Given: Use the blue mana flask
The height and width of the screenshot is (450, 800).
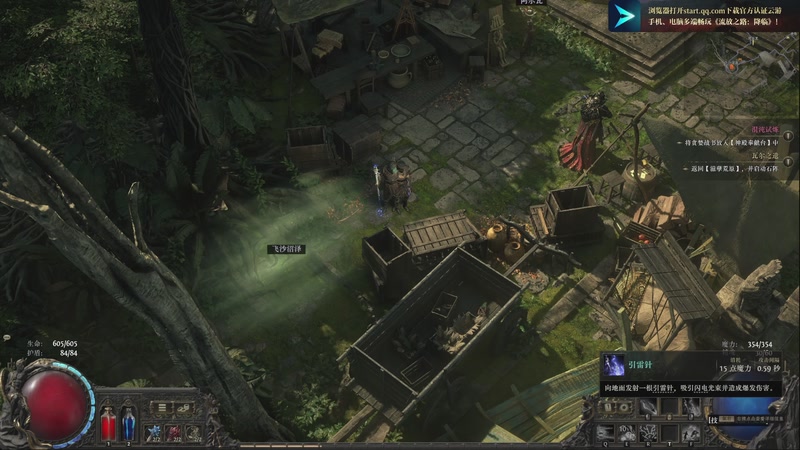Looking at the screenshot, I should click(129, 422).
